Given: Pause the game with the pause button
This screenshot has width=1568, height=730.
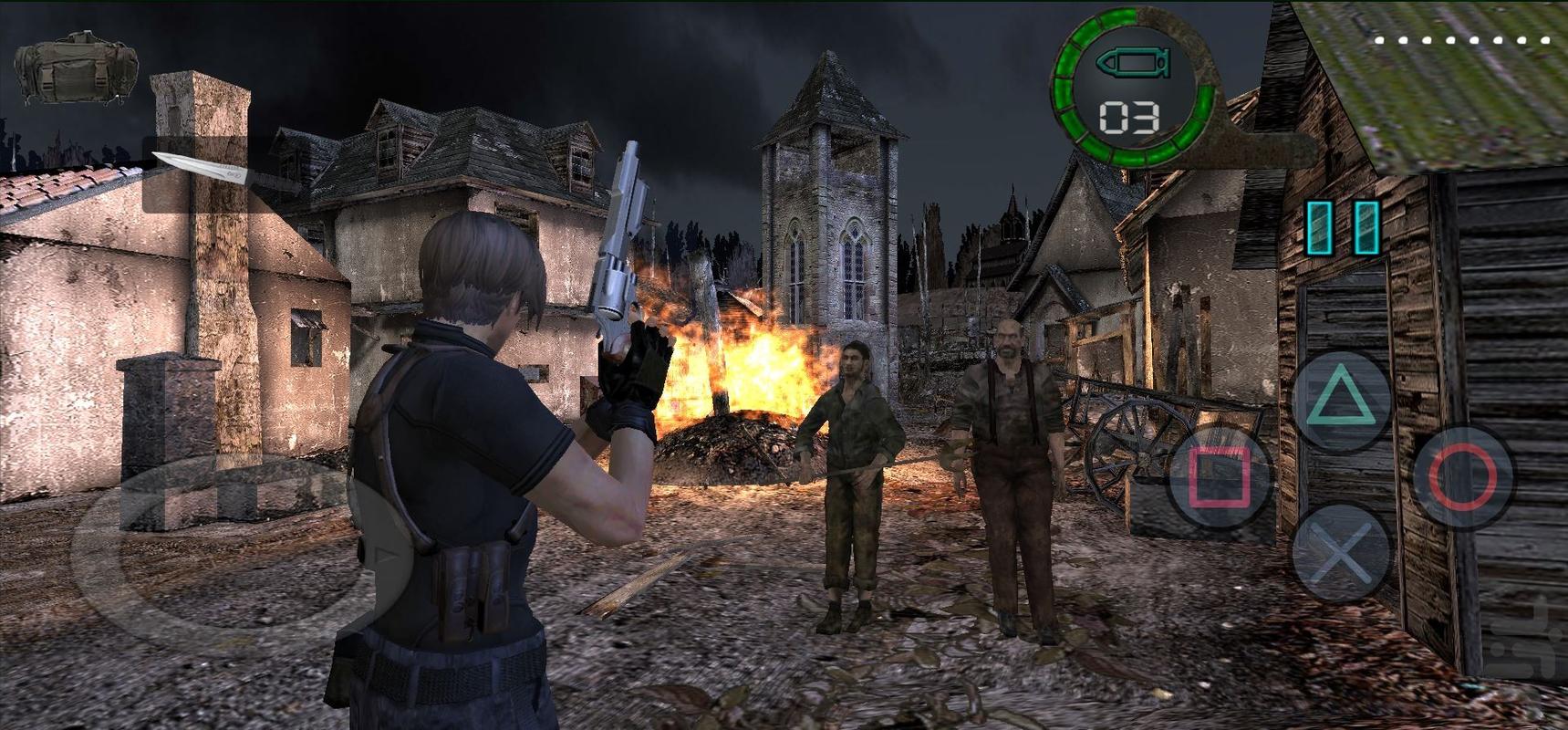Looking at the screenshot, I should tap(1342, 227).
